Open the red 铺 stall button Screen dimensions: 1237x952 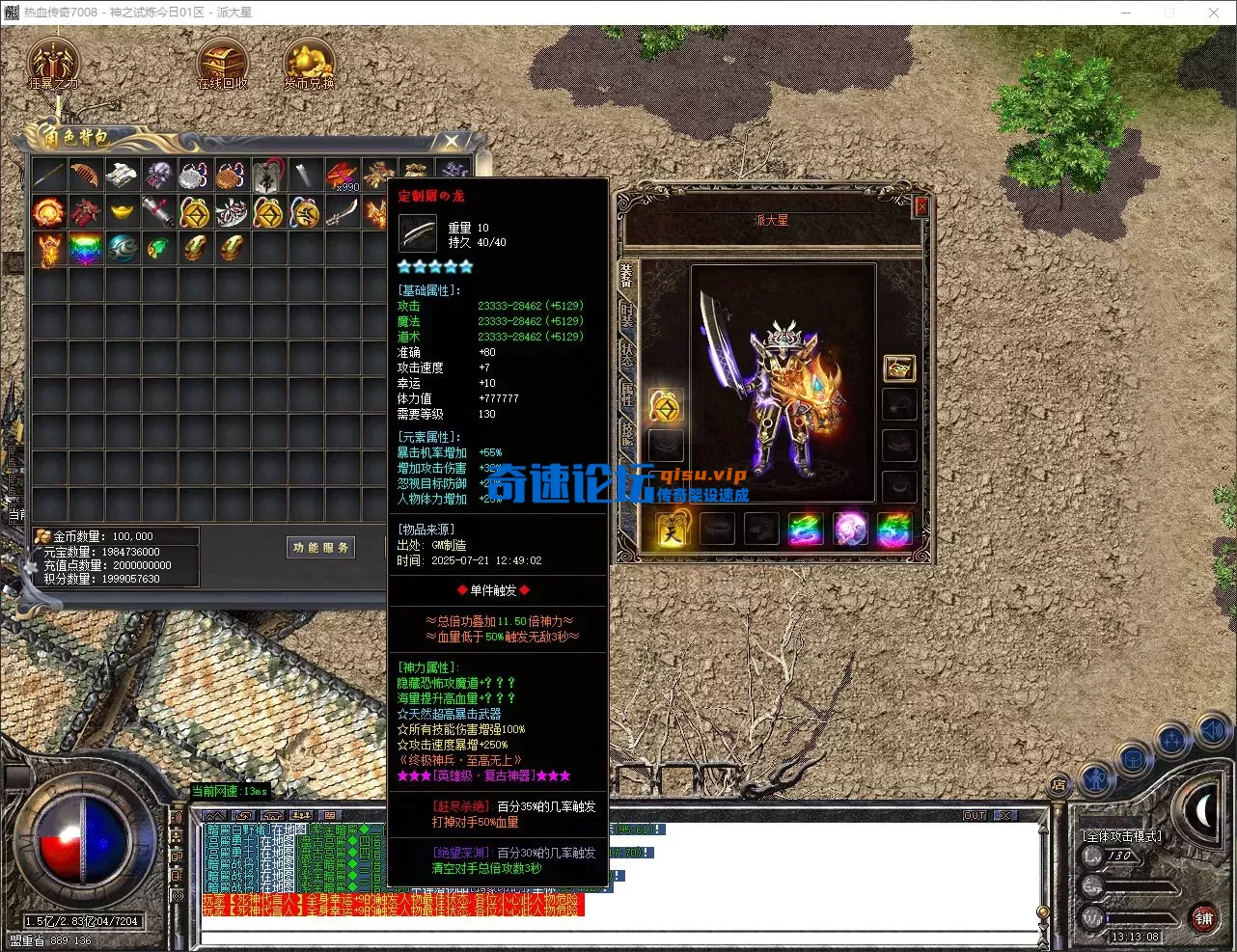[x=1203, y=918]
